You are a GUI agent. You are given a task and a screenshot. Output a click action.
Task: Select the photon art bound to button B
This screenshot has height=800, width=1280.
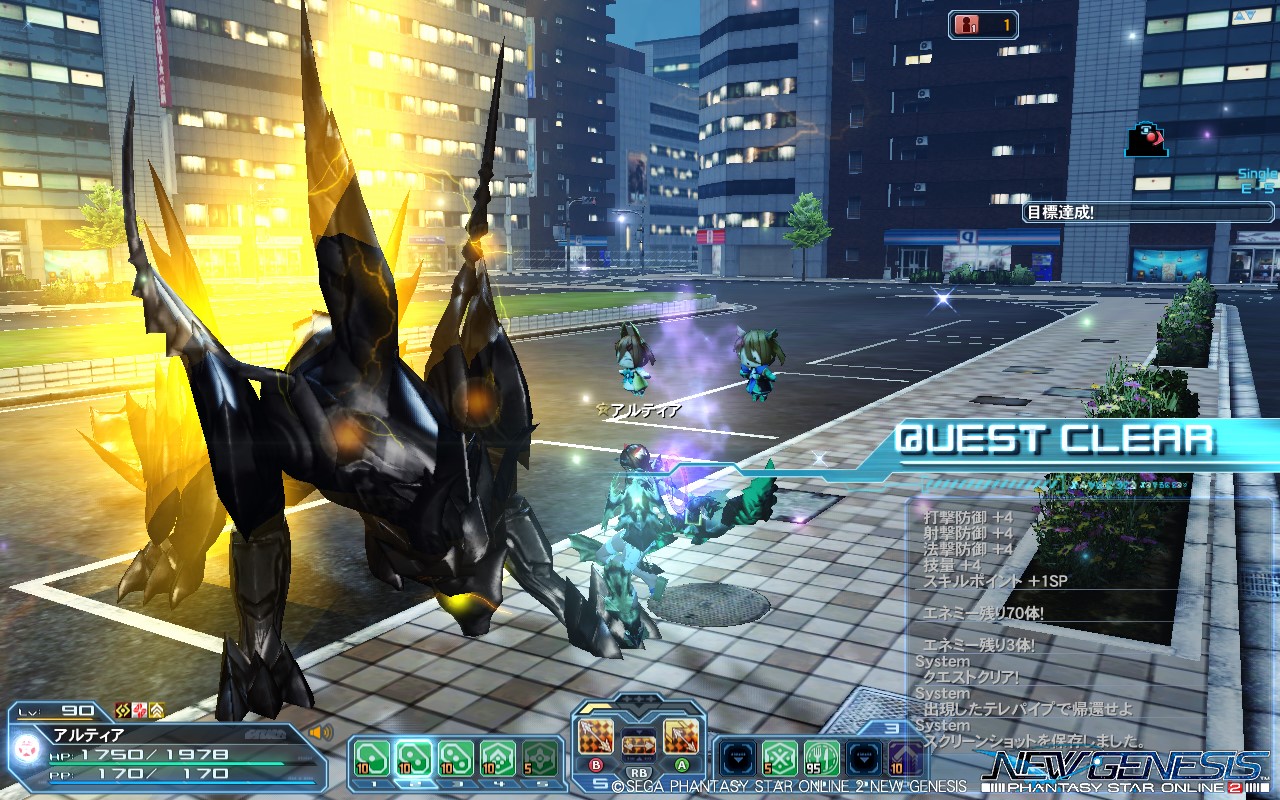pyautogui.click(x=594, y=737)
